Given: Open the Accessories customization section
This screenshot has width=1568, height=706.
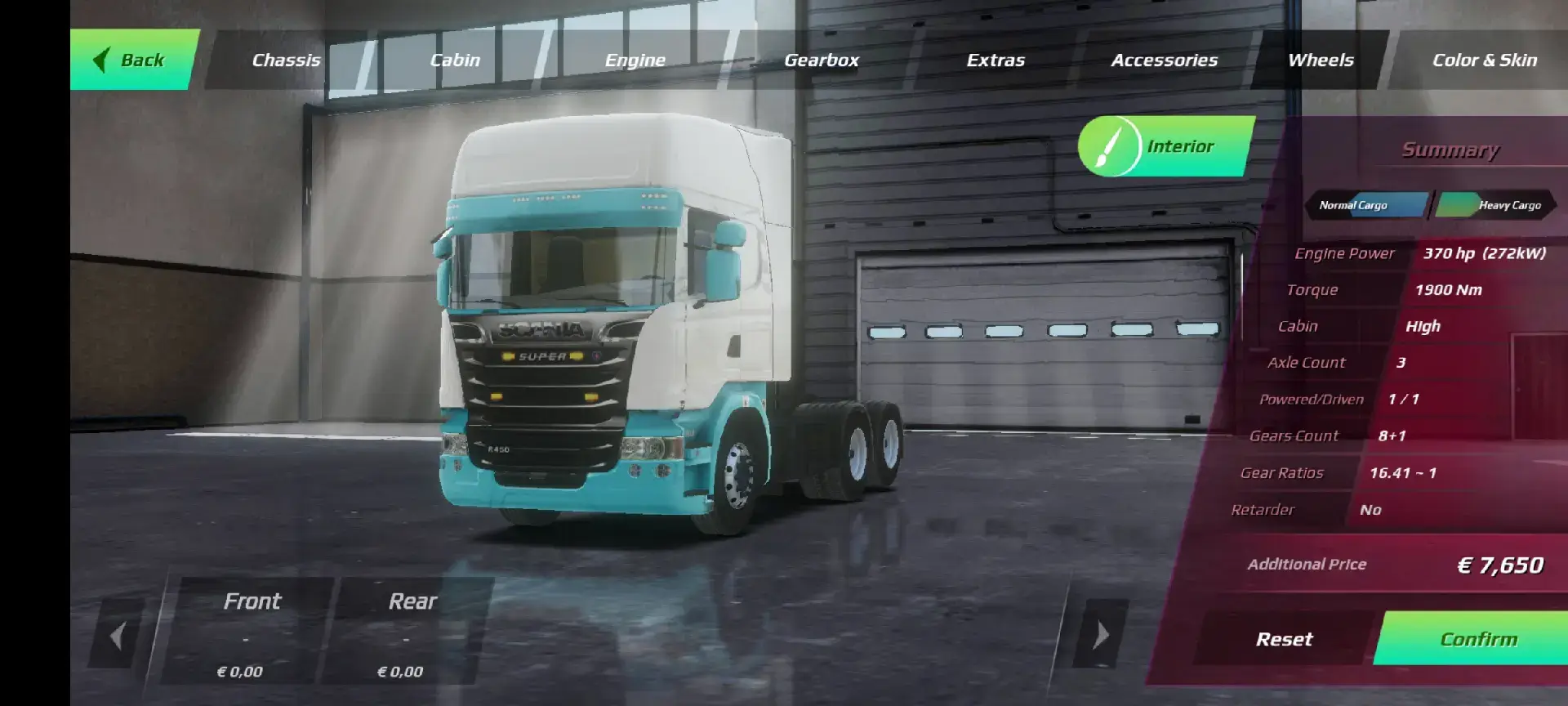Looking at the screenshot, I should (x=1165, y=59).
